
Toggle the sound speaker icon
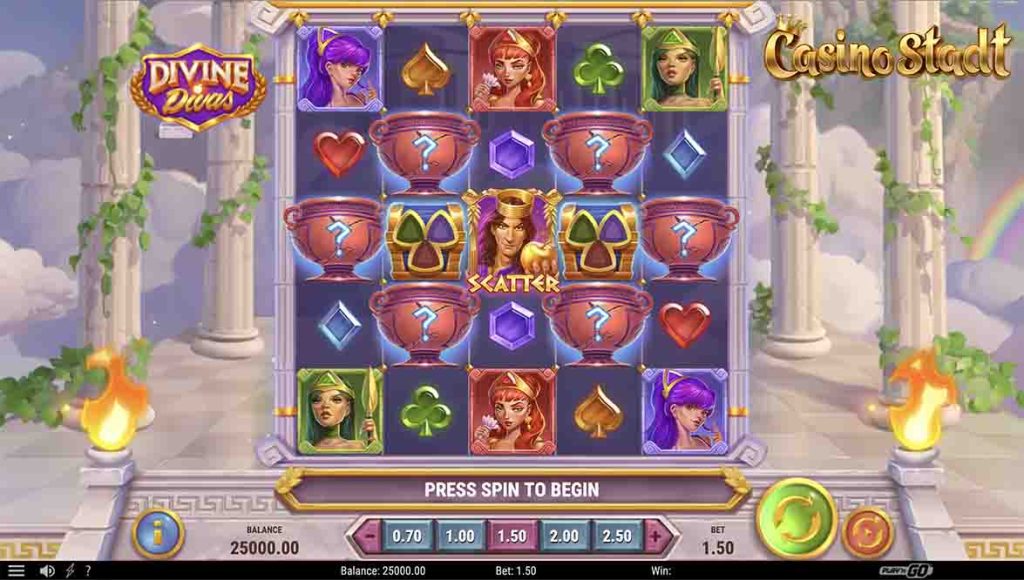46,571
